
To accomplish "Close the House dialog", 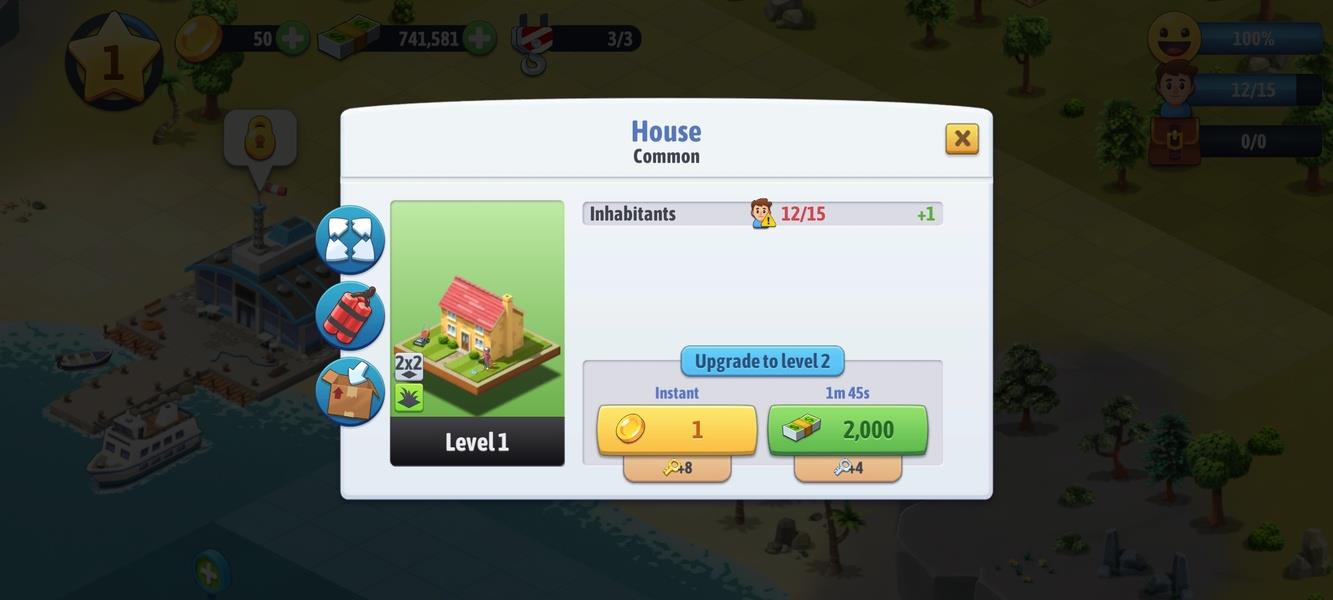I will [961, 138].
